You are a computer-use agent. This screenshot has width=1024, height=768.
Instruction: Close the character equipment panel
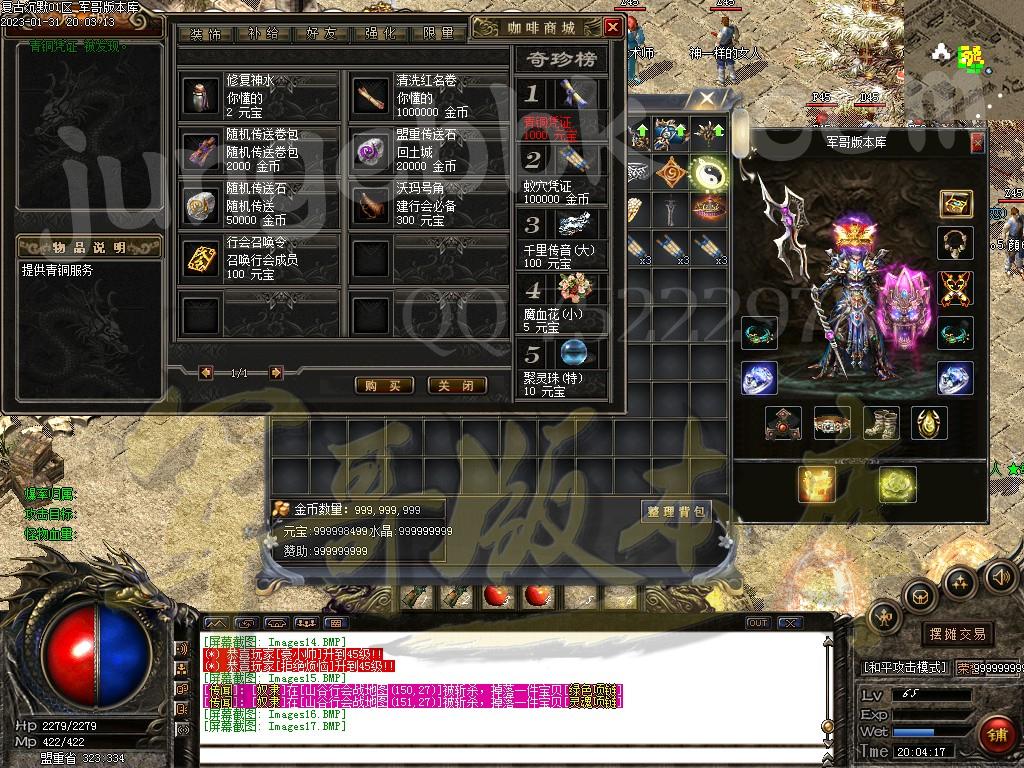(977, 142)
